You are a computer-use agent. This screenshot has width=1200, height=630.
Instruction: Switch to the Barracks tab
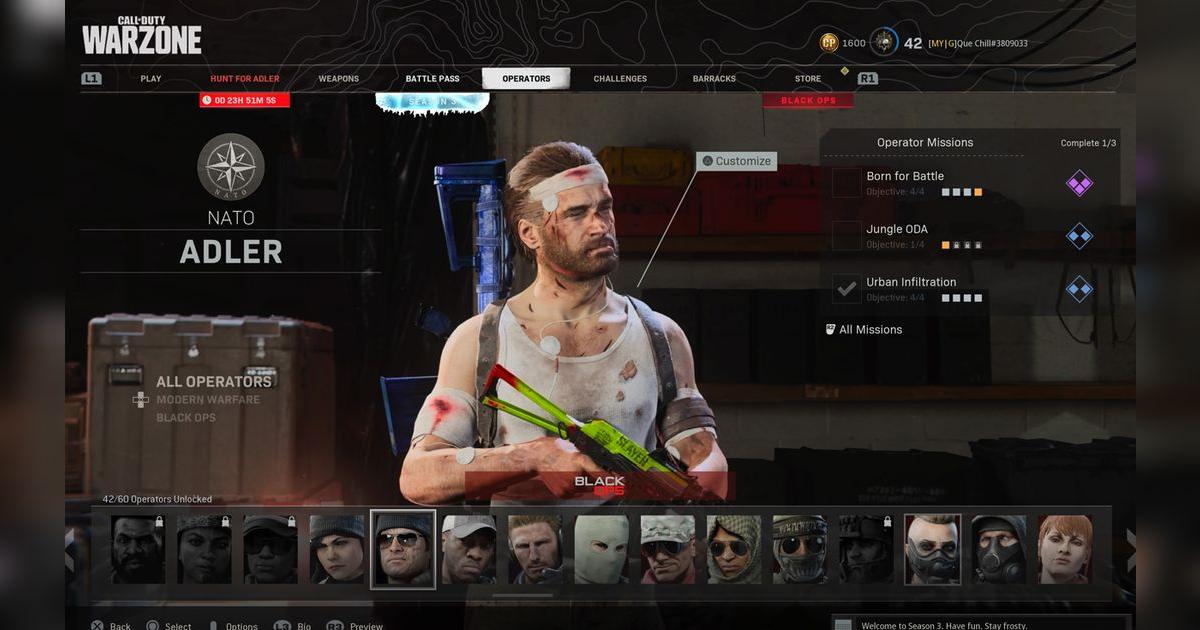tap(714, 79)
